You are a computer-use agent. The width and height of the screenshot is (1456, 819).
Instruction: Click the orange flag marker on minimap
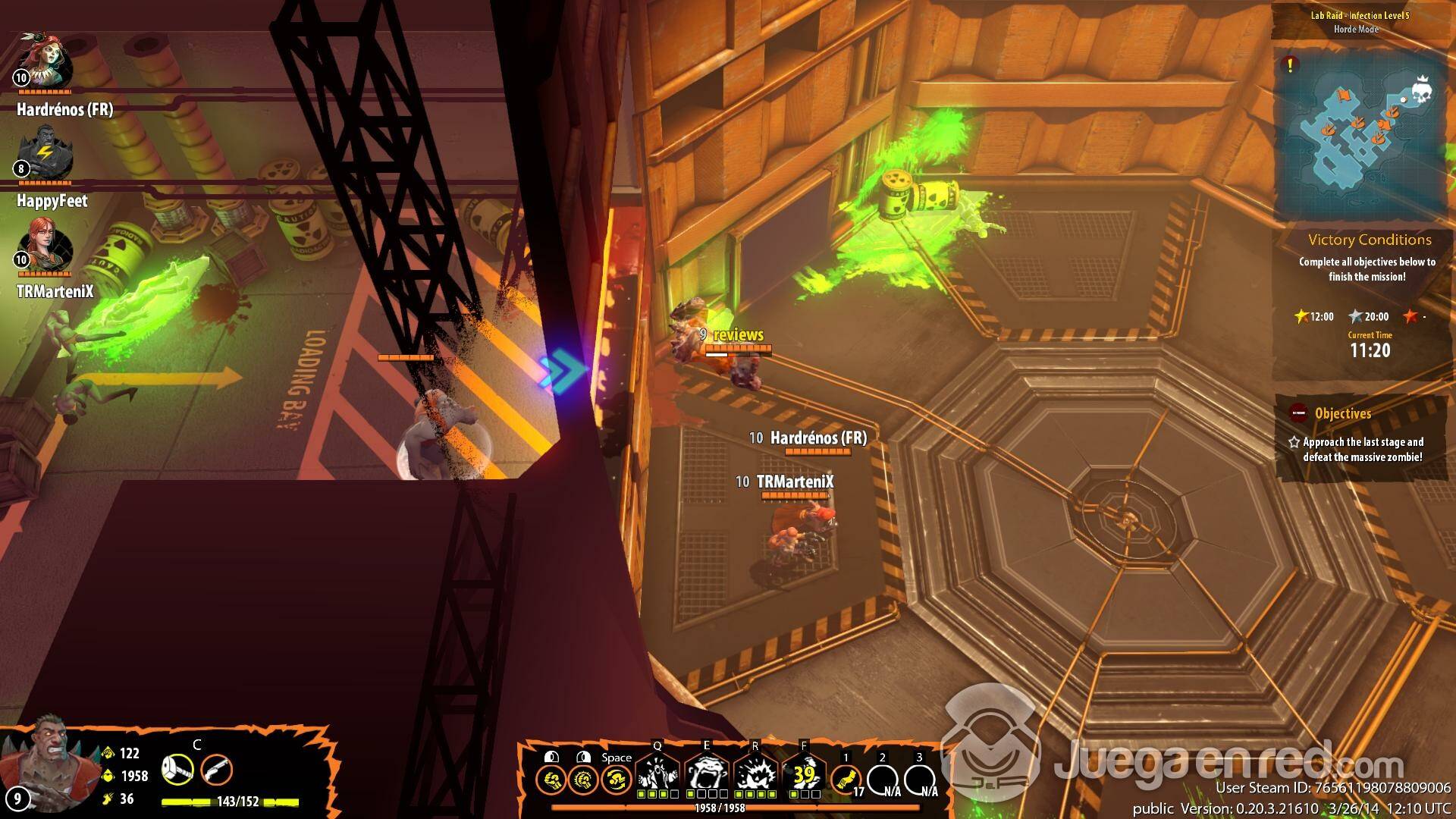point(1344,96)
